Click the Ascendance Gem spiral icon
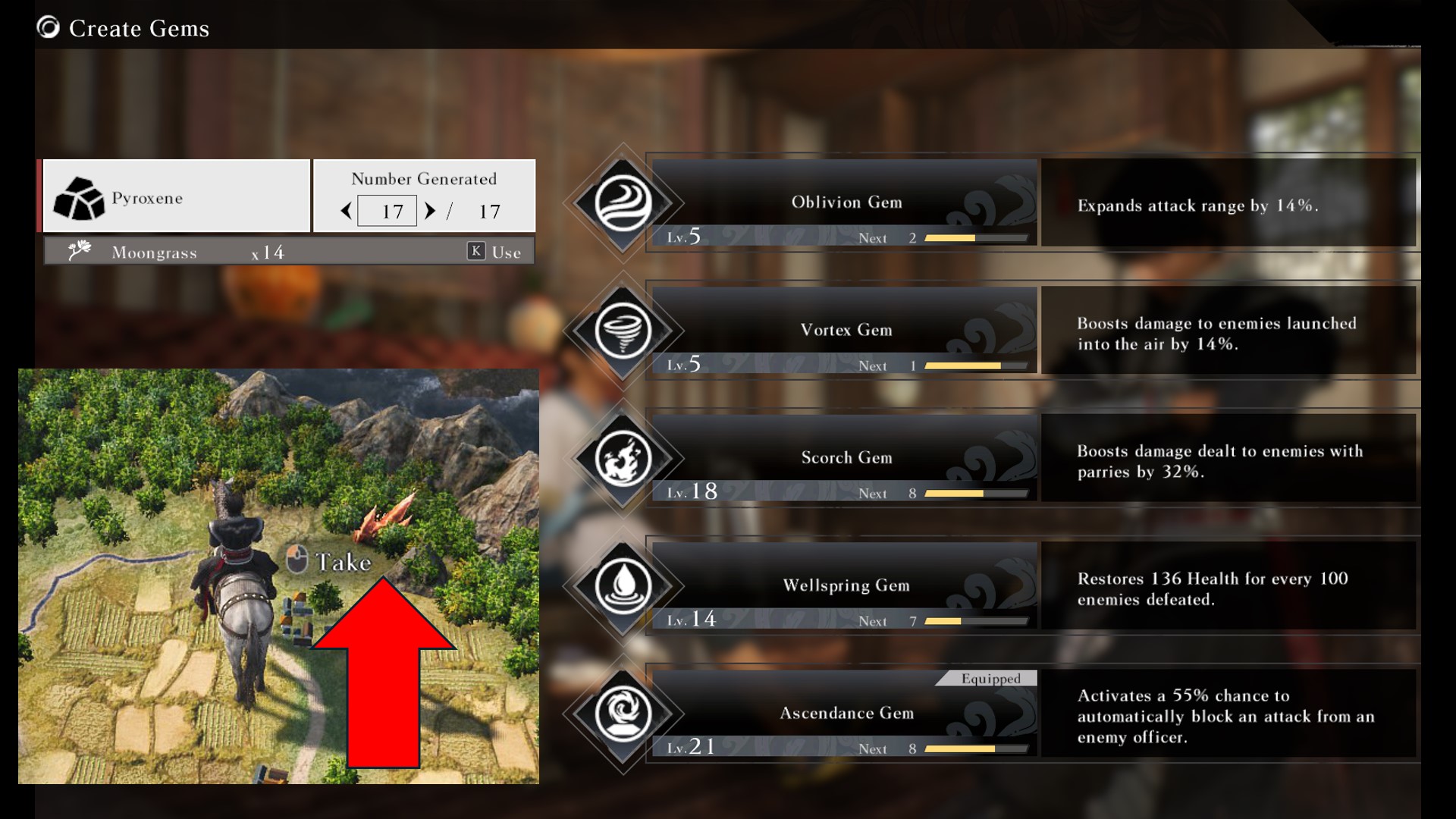The image size is (1456, 819). 623,714
